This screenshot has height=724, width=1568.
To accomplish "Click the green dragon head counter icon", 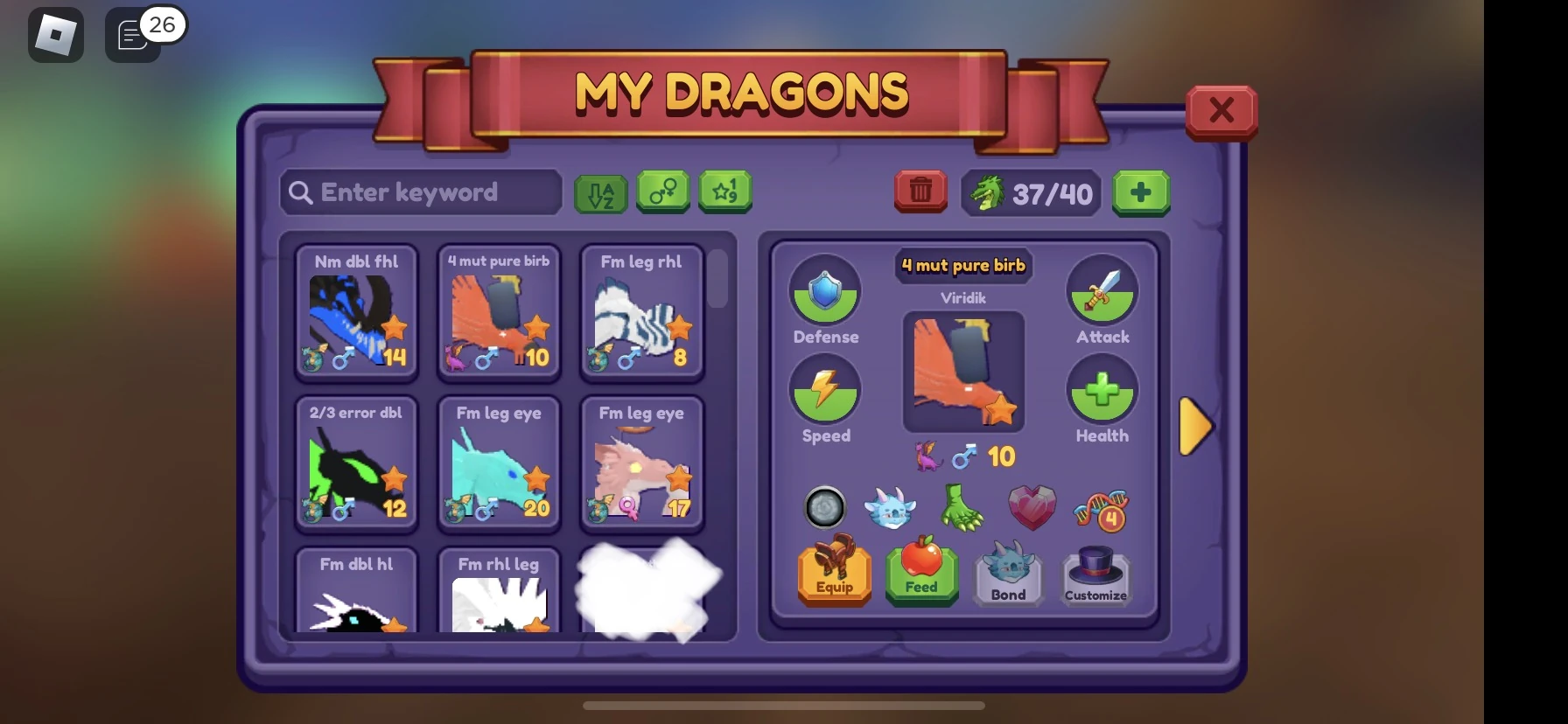I will pos(988,191).
